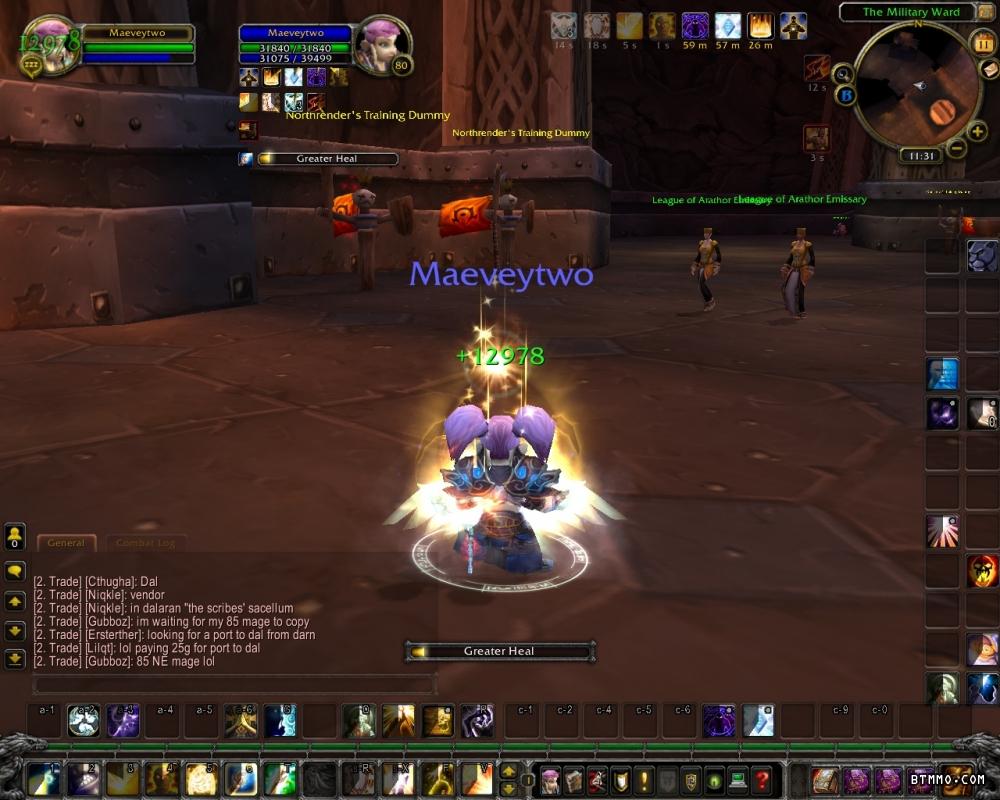
Task: Switch to the Combat Log tab
Action: (x=145, y=543)
